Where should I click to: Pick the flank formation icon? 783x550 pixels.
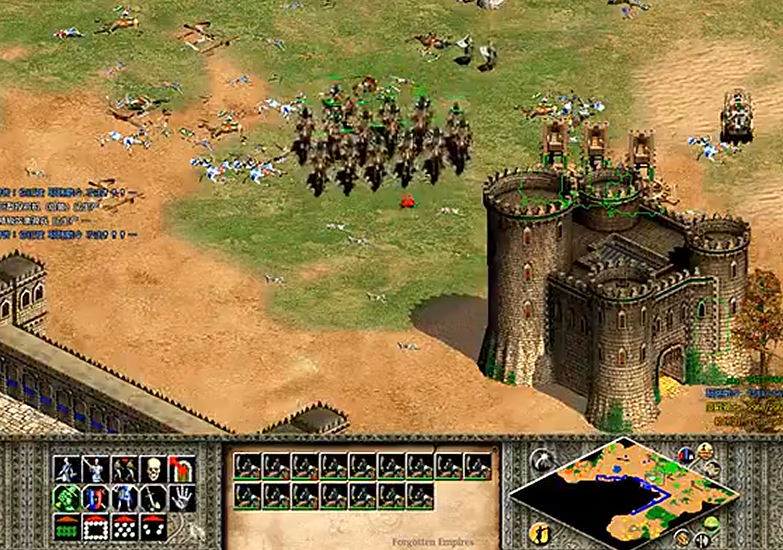pos(153,526)
